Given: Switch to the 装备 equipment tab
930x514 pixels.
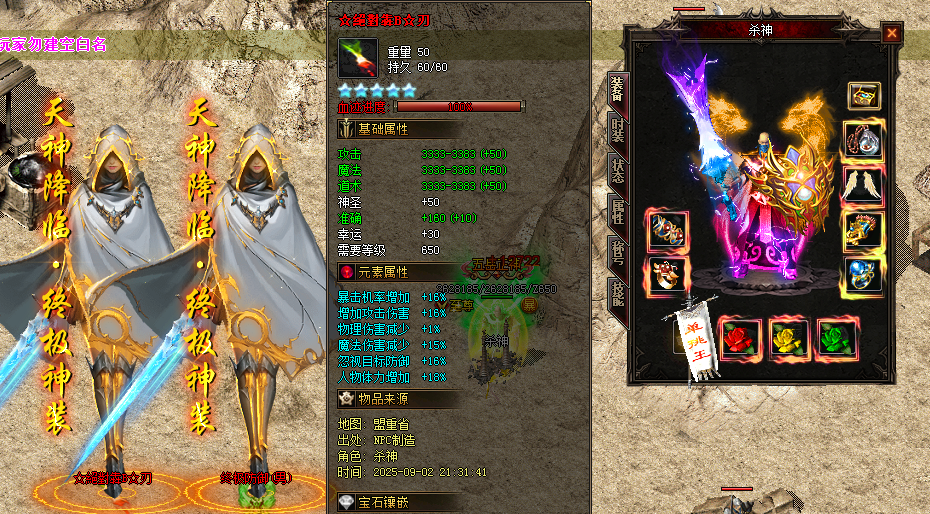Looking at the screenshot, I should pyautogui.click(x=617, y=89).
